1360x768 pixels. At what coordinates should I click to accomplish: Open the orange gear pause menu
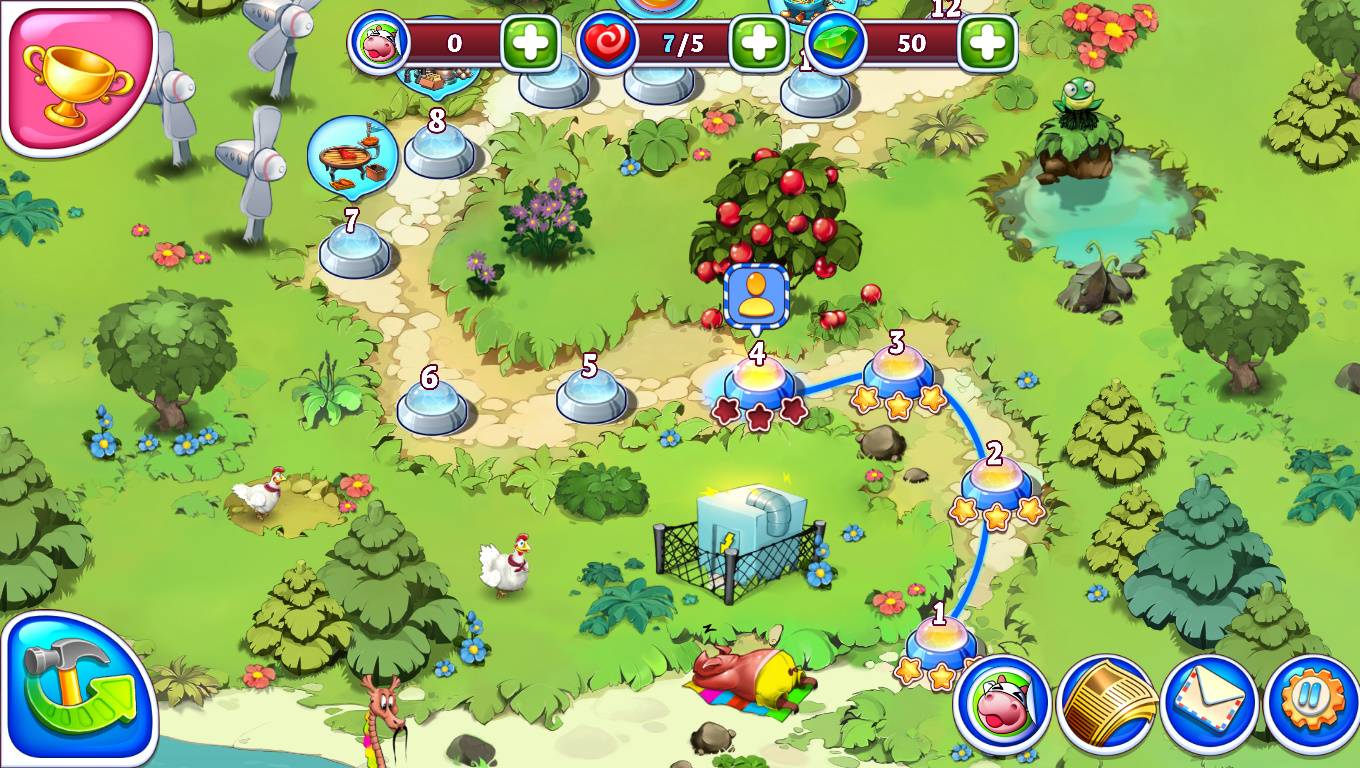coord(1312,704)
